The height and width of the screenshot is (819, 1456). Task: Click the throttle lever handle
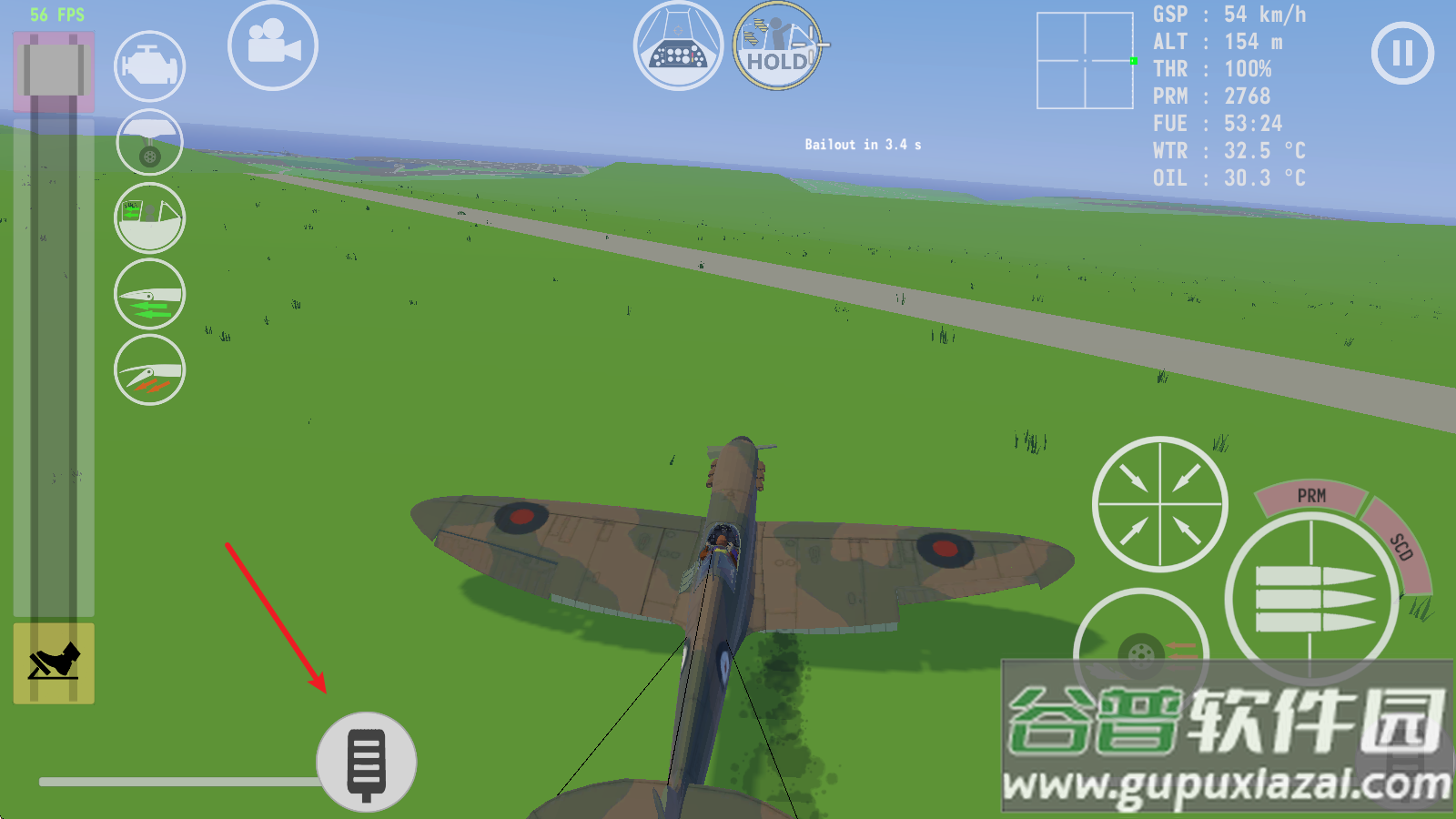point(54,69)
